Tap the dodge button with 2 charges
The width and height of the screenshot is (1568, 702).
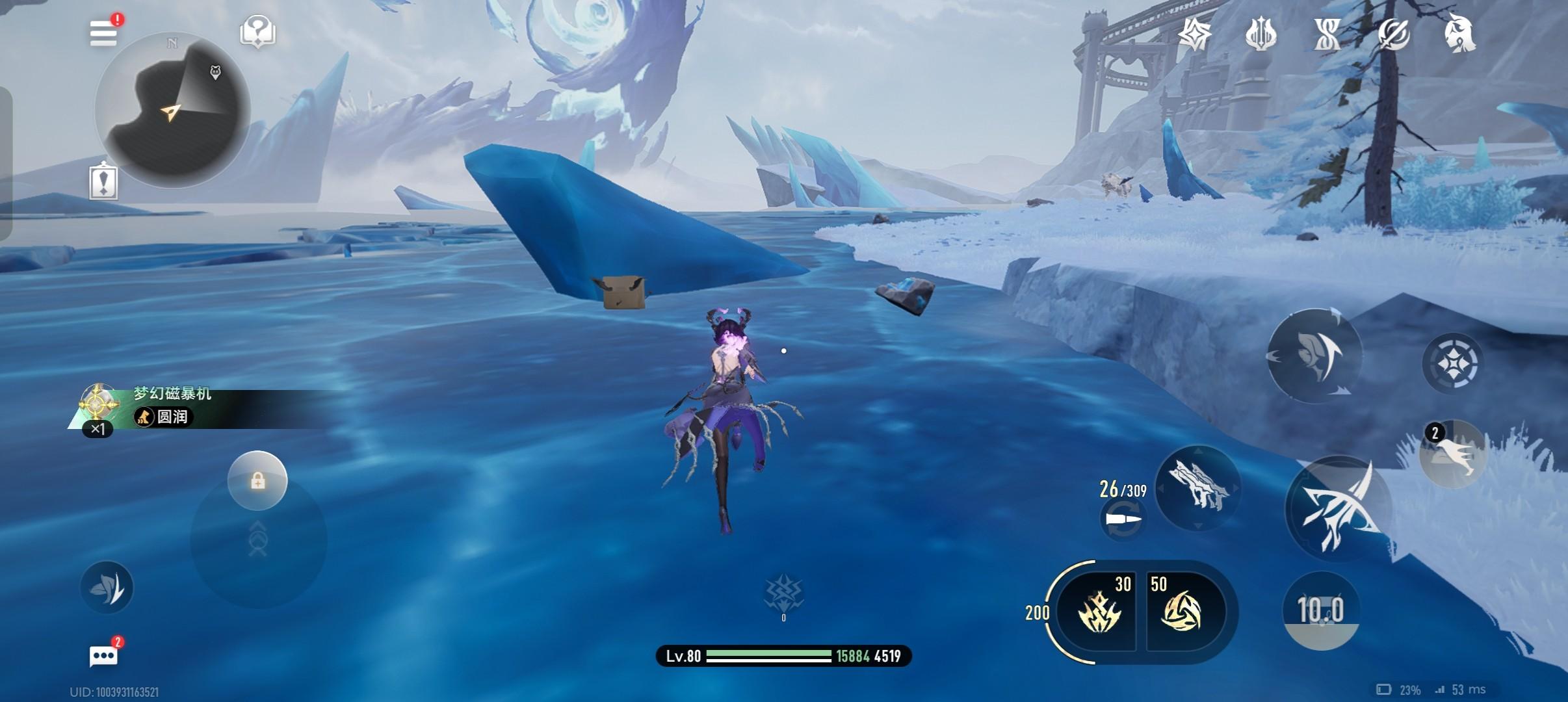[x=1452, y=452]
